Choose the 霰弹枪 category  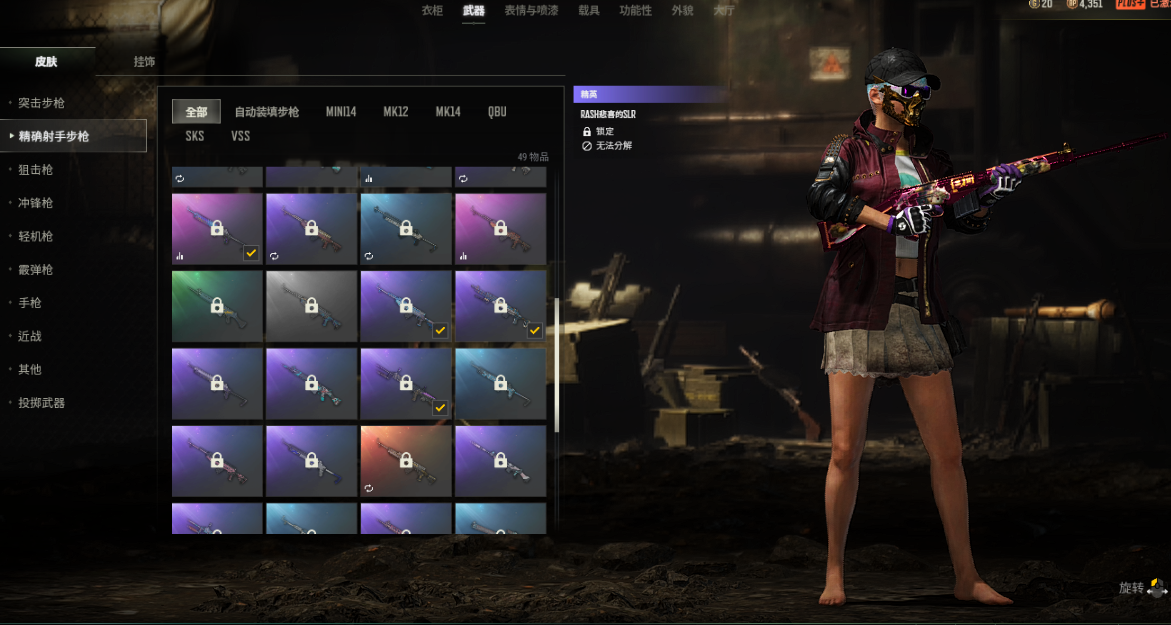pyautogui.click(x=35, y=270)
